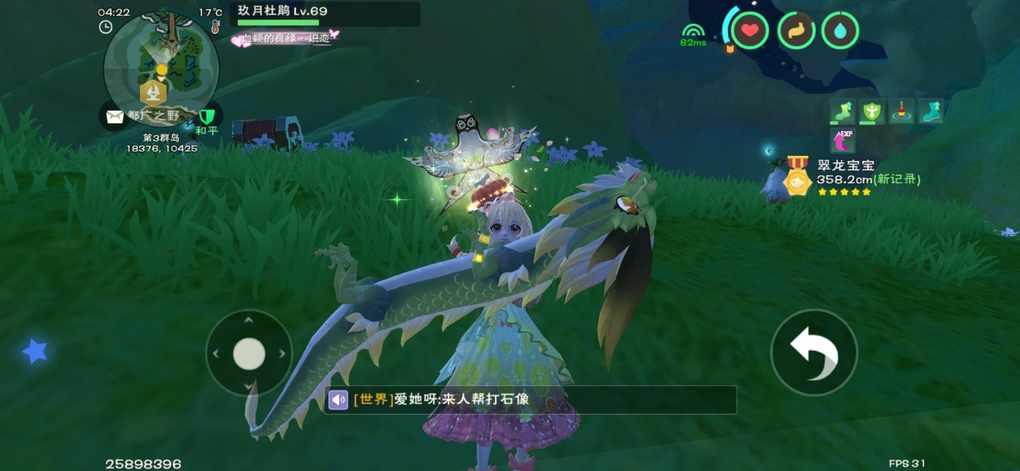Tap the thermometer temperature icon
The height and width of the screenshot is (471, 1020).
(x=214, y=27)
